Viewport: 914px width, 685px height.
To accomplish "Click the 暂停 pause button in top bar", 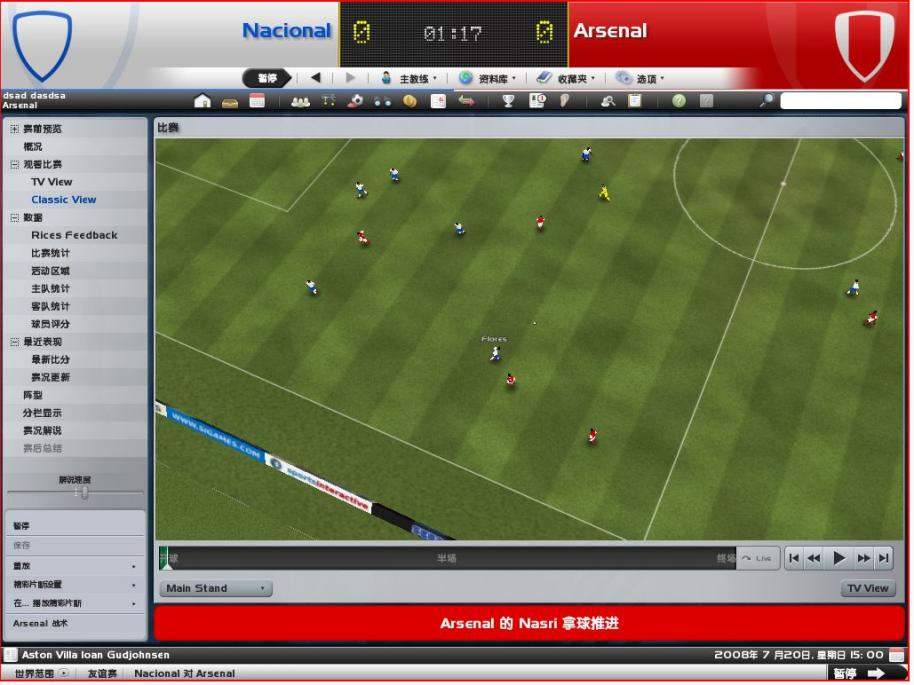I will coord(268,78).
